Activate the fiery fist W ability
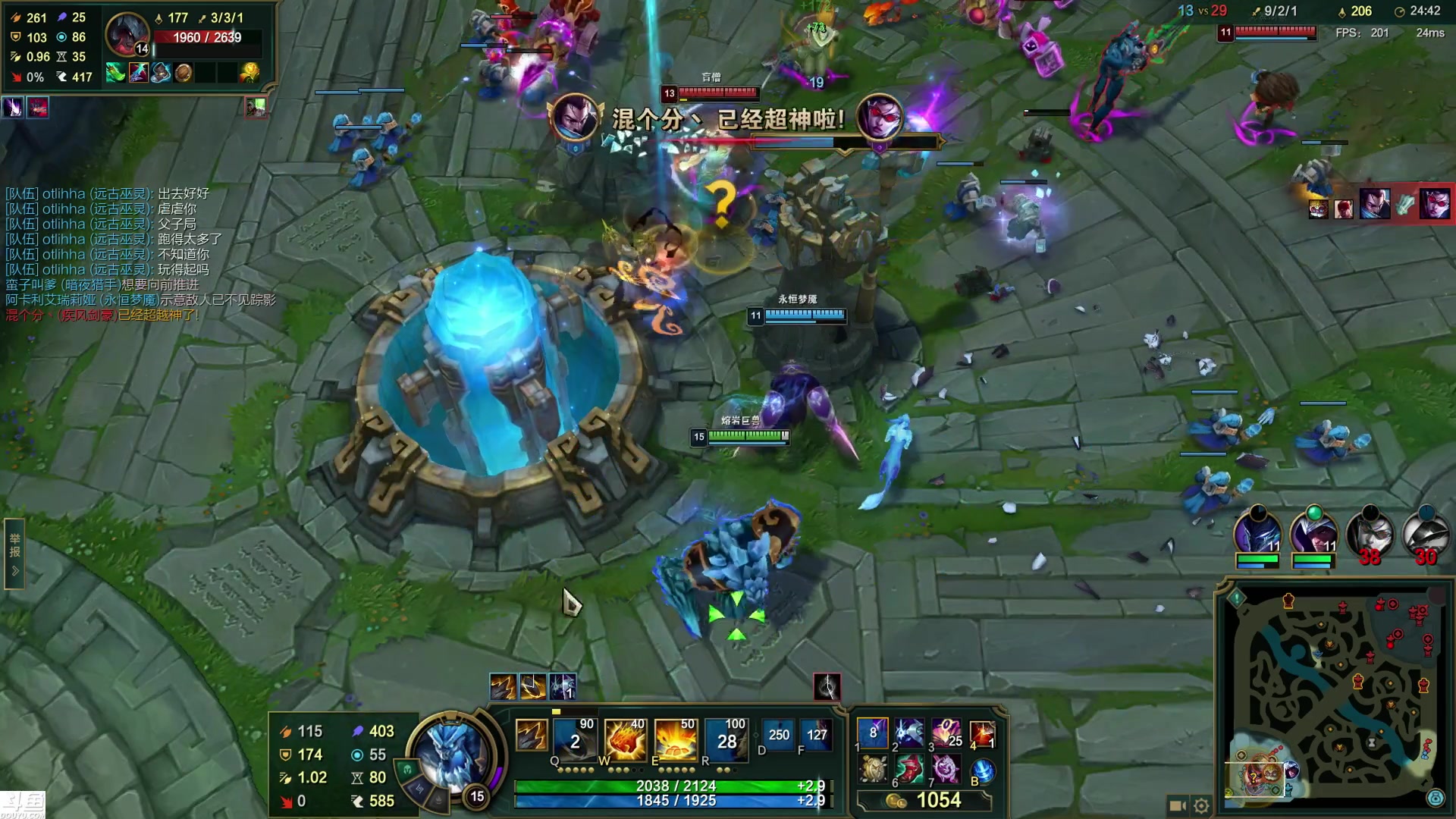 click(624, 738)
